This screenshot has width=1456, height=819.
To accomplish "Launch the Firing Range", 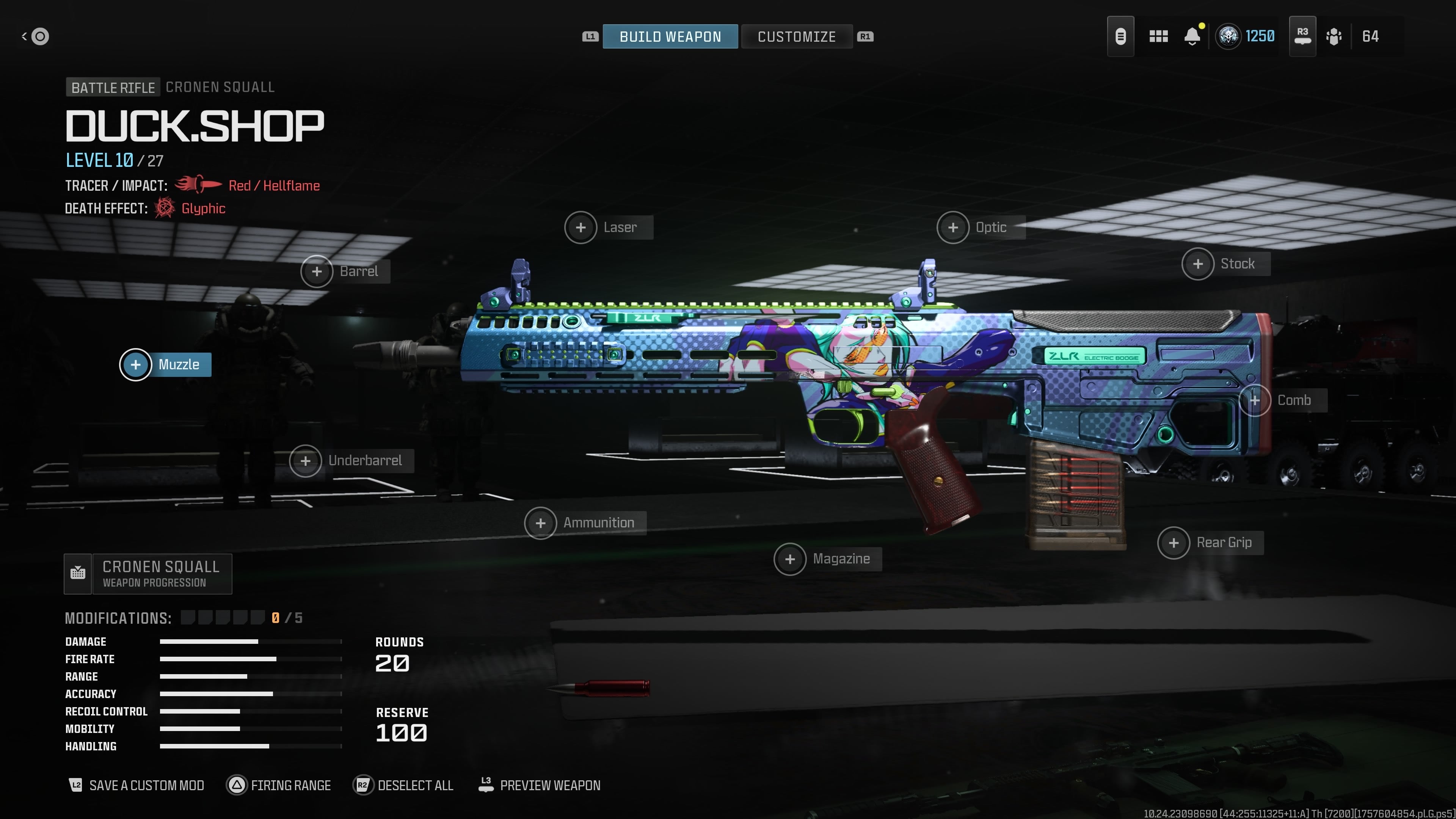I will click(x=279, y=785).
